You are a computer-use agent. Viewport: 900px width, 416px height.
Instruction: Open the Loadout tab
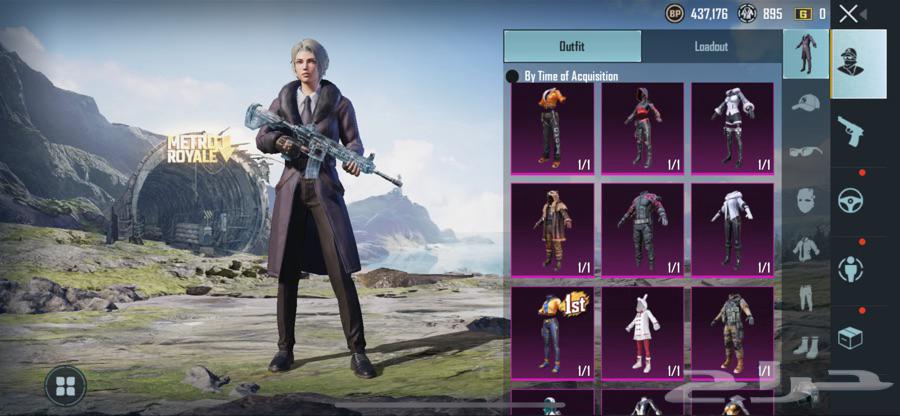click(x=711, y=46)
